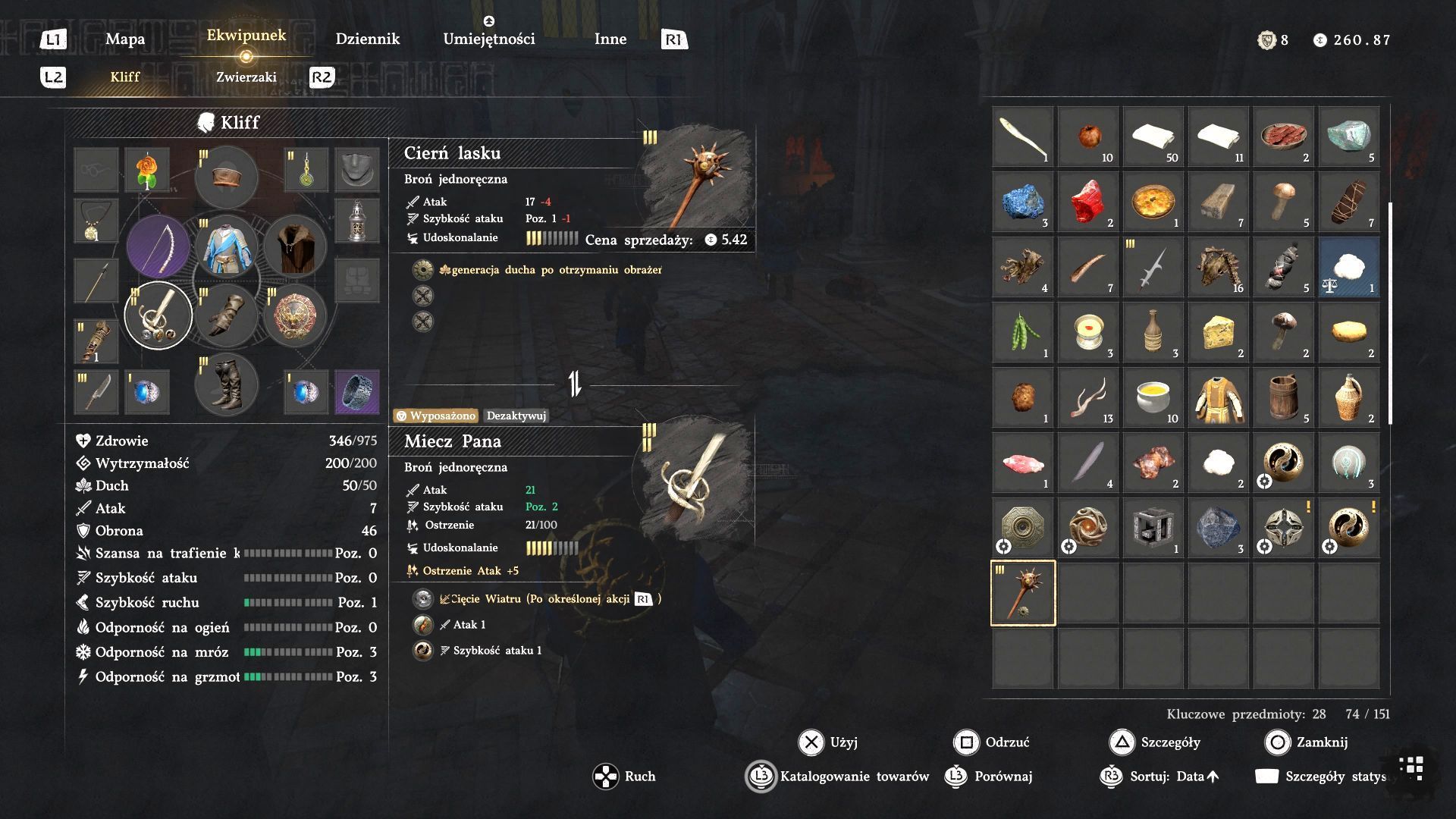Select the Inne tab
The image size is (1456, 819).
click(x=610, y=39)
